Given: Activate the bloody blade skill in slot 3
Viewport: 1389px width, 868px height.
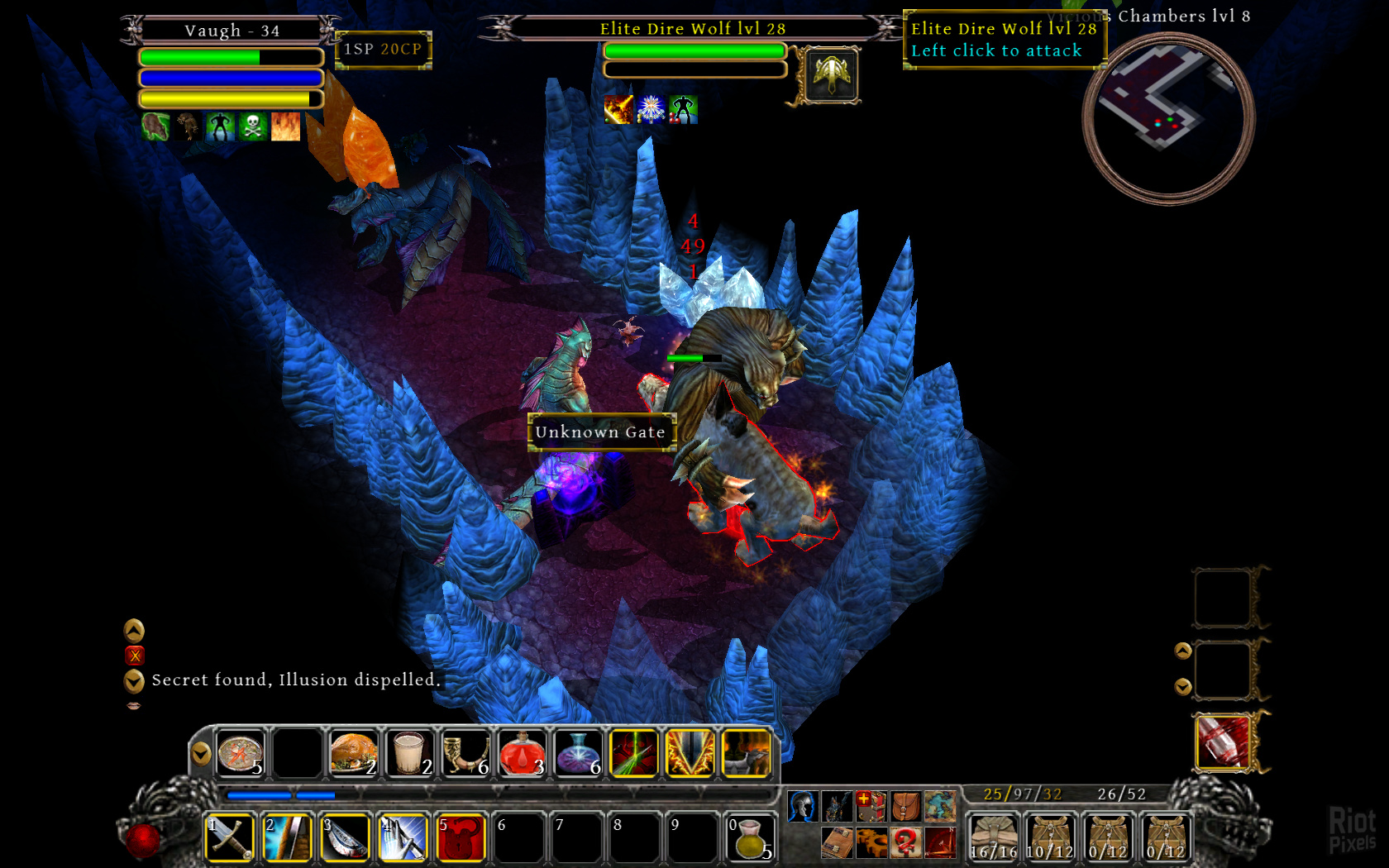Looking at the screenshot, I should click(x=345, y=837).
